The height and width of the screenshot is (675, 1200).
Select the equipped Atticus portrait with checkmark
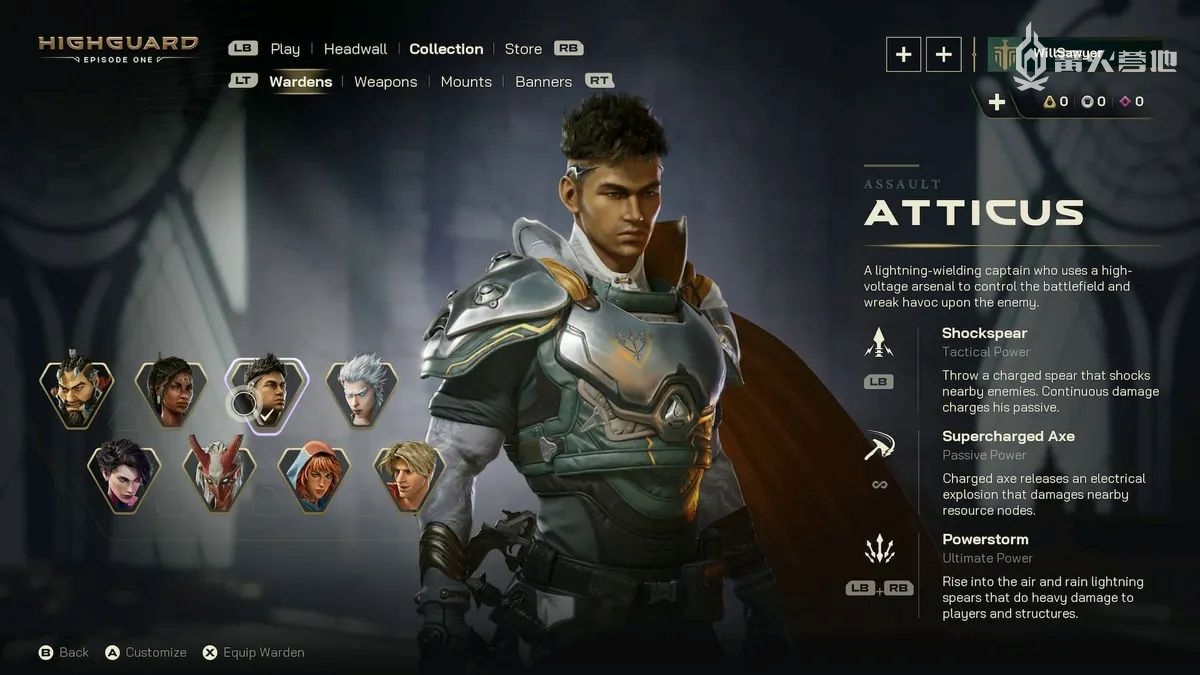(x=266, y=390)
